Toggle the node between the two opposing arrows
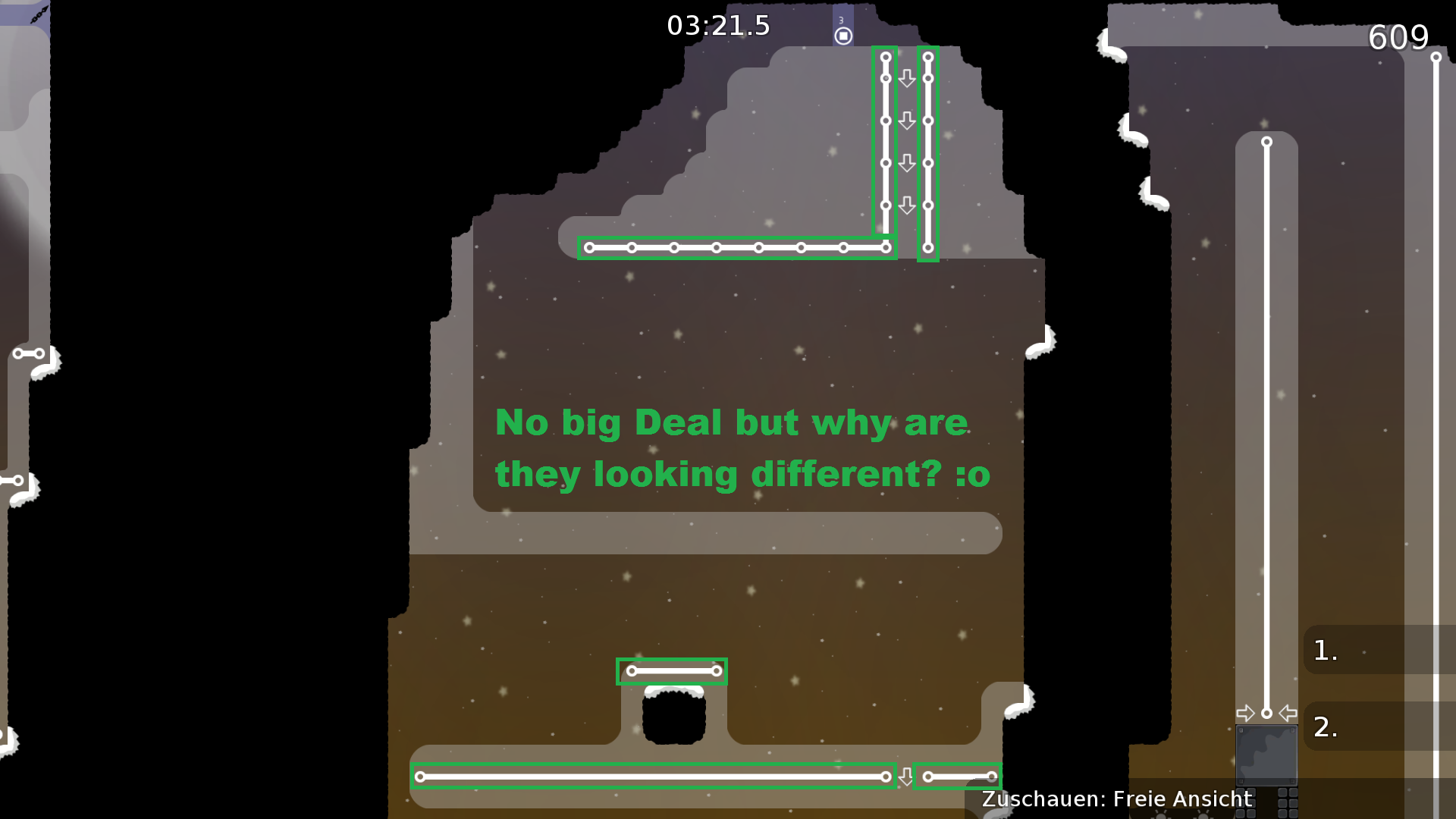 coord(1266,712)
